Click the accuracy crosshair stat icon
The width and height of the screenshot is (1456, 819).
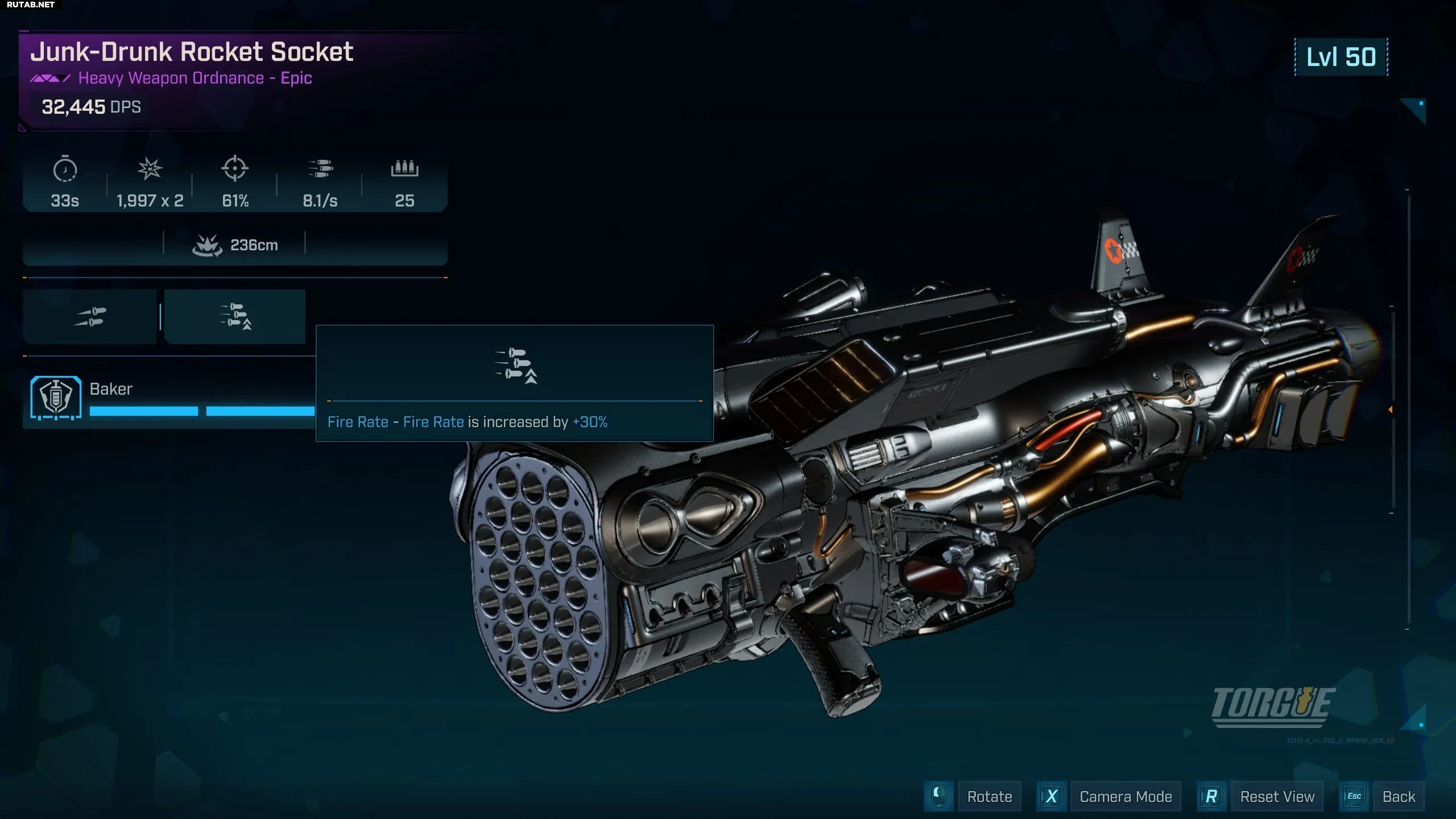[x=235, y=169]
